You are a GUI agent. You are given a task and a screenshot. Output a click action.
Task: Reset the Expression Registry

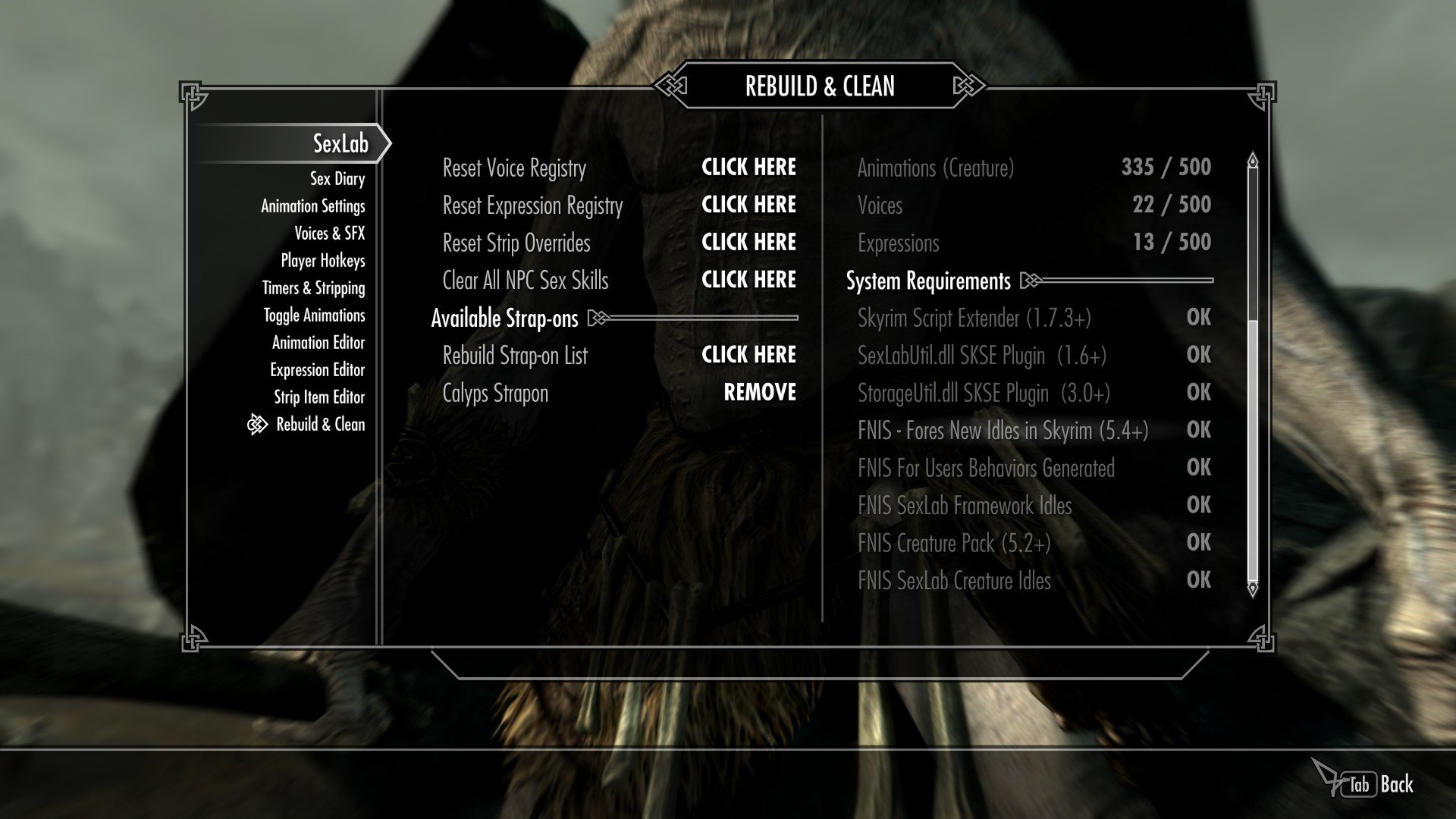click(x=748, y=205)
